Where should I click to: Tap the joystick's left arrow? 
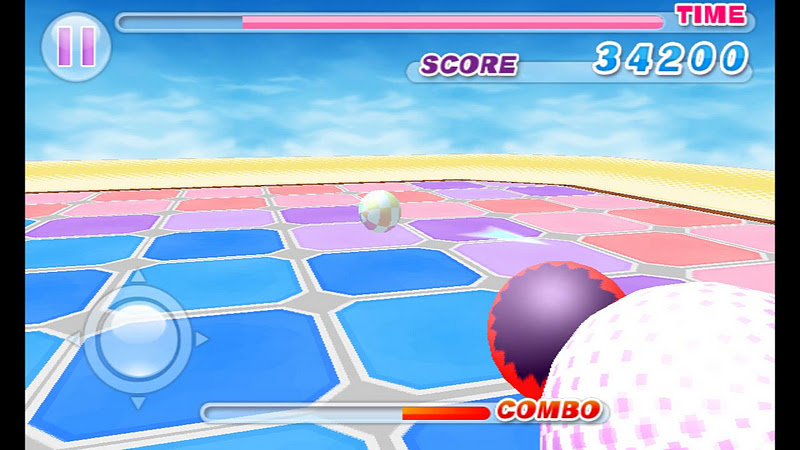point(73,340)
